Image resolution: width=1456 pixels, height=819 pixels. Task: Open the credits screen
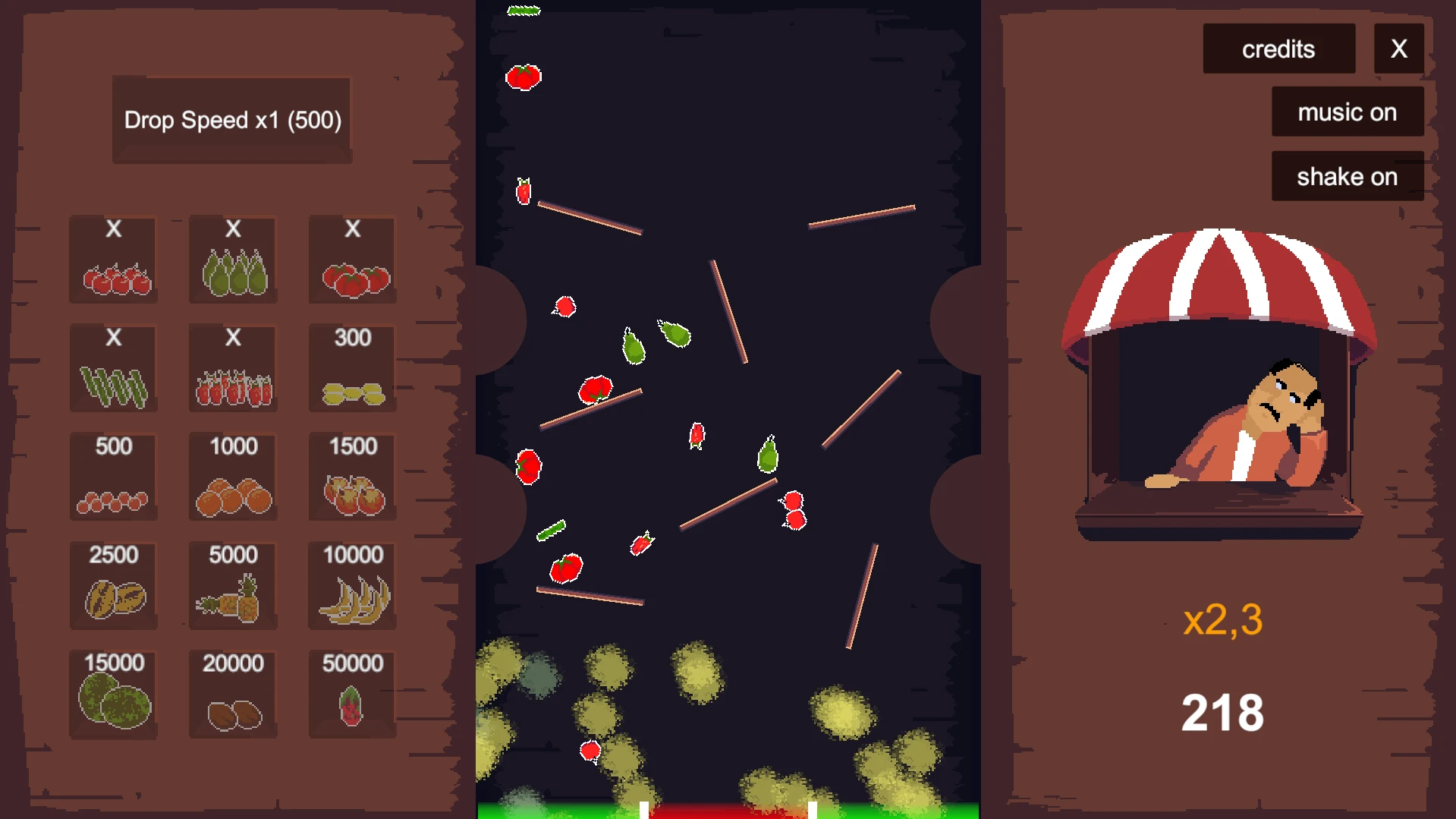click(1278, 49)
